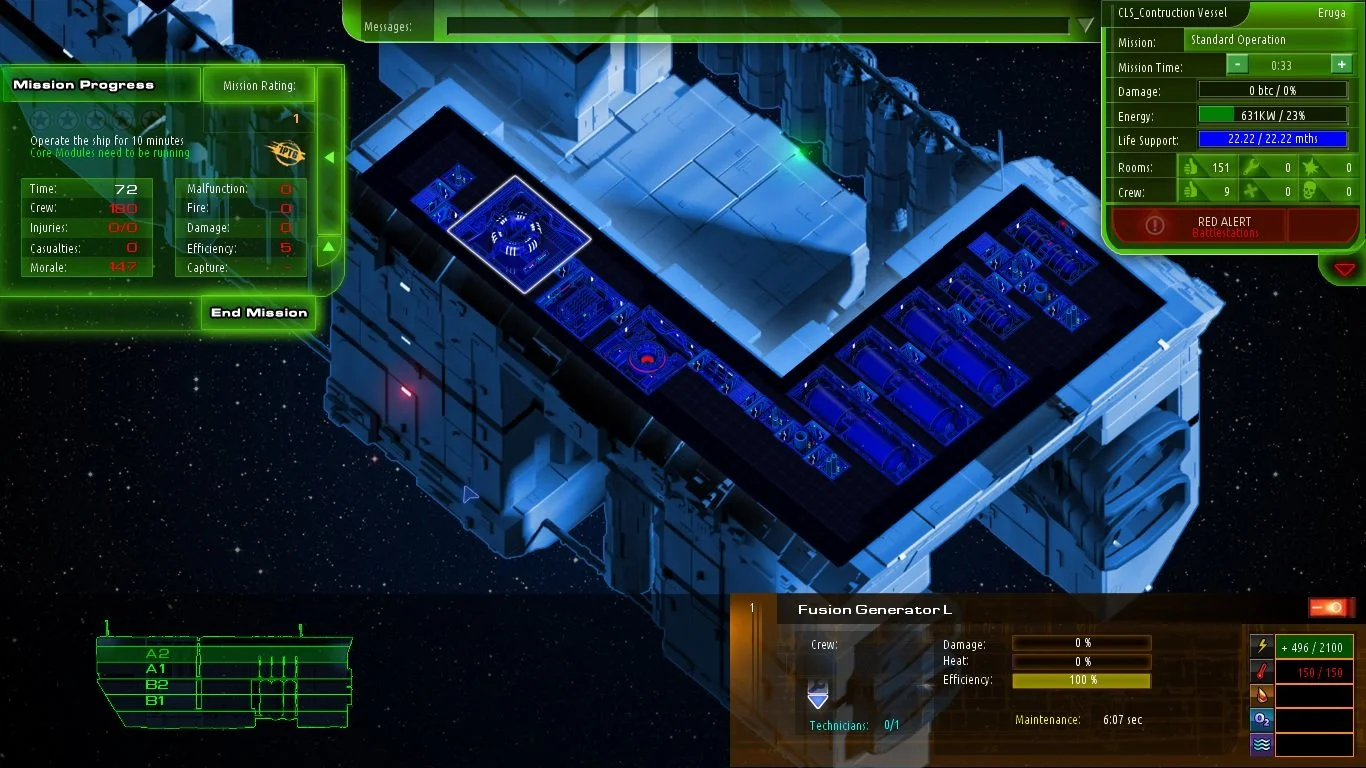Viewport: 1366px width, 768px height.
Task: Click the Efficiency 100% progress bar
Action: (1081, 680)
